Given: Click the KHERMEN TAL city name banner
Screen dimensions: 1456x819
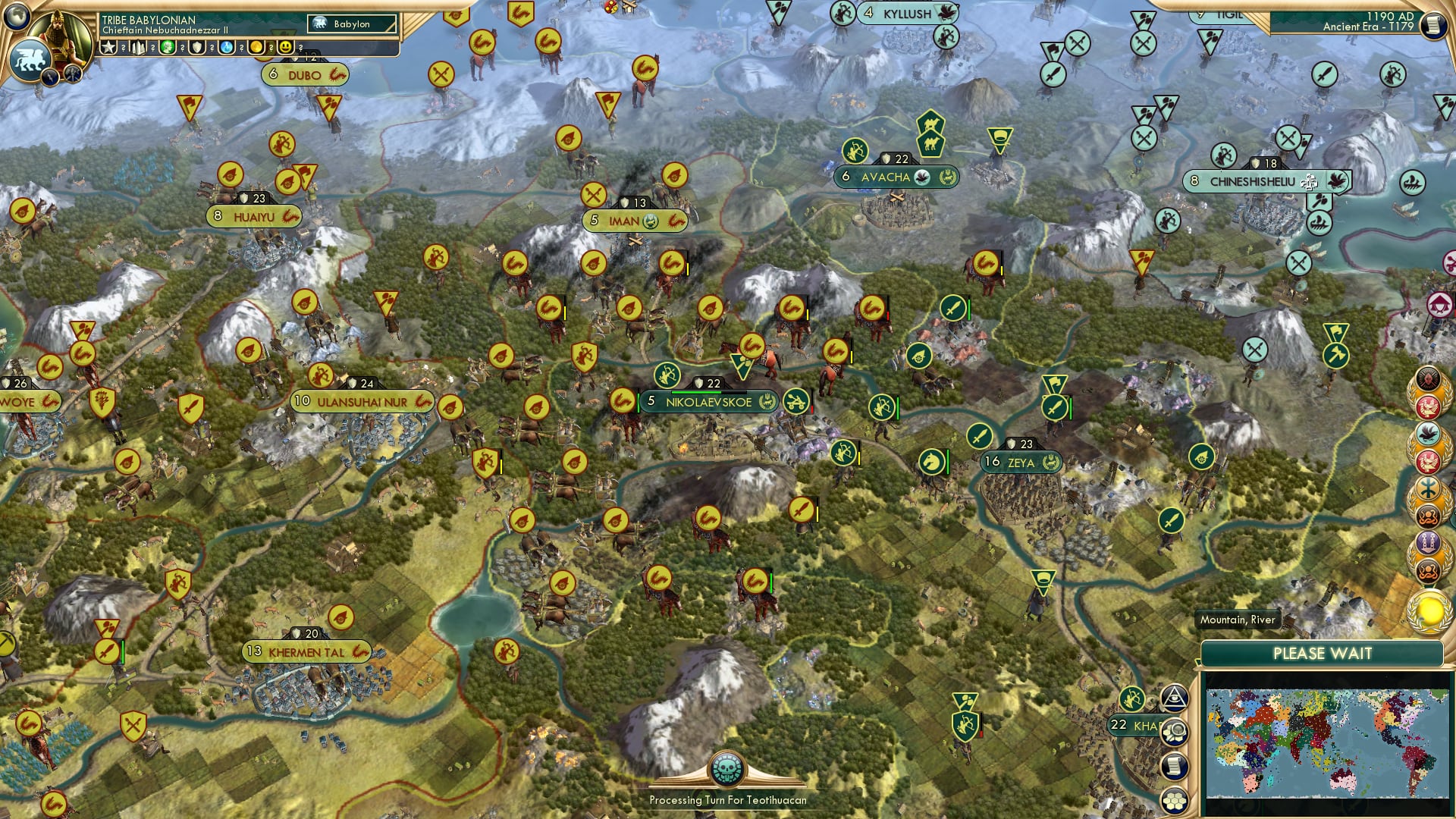Looking at the screenshot, I should (x=307, y=651).
